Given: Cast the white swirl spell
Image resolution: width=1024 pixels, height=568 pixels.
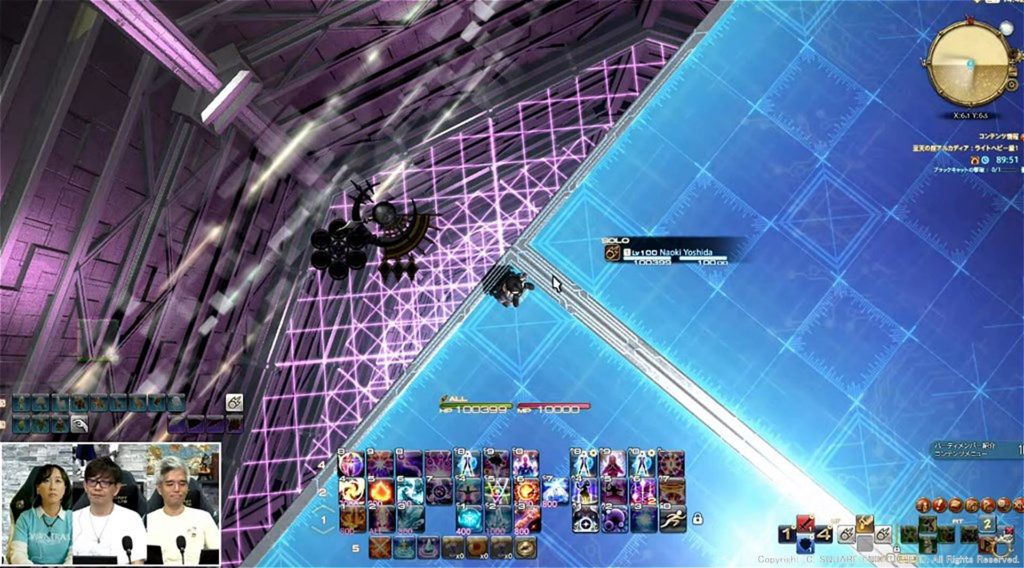Looking at the screenshot, I should tap(353, 491).
